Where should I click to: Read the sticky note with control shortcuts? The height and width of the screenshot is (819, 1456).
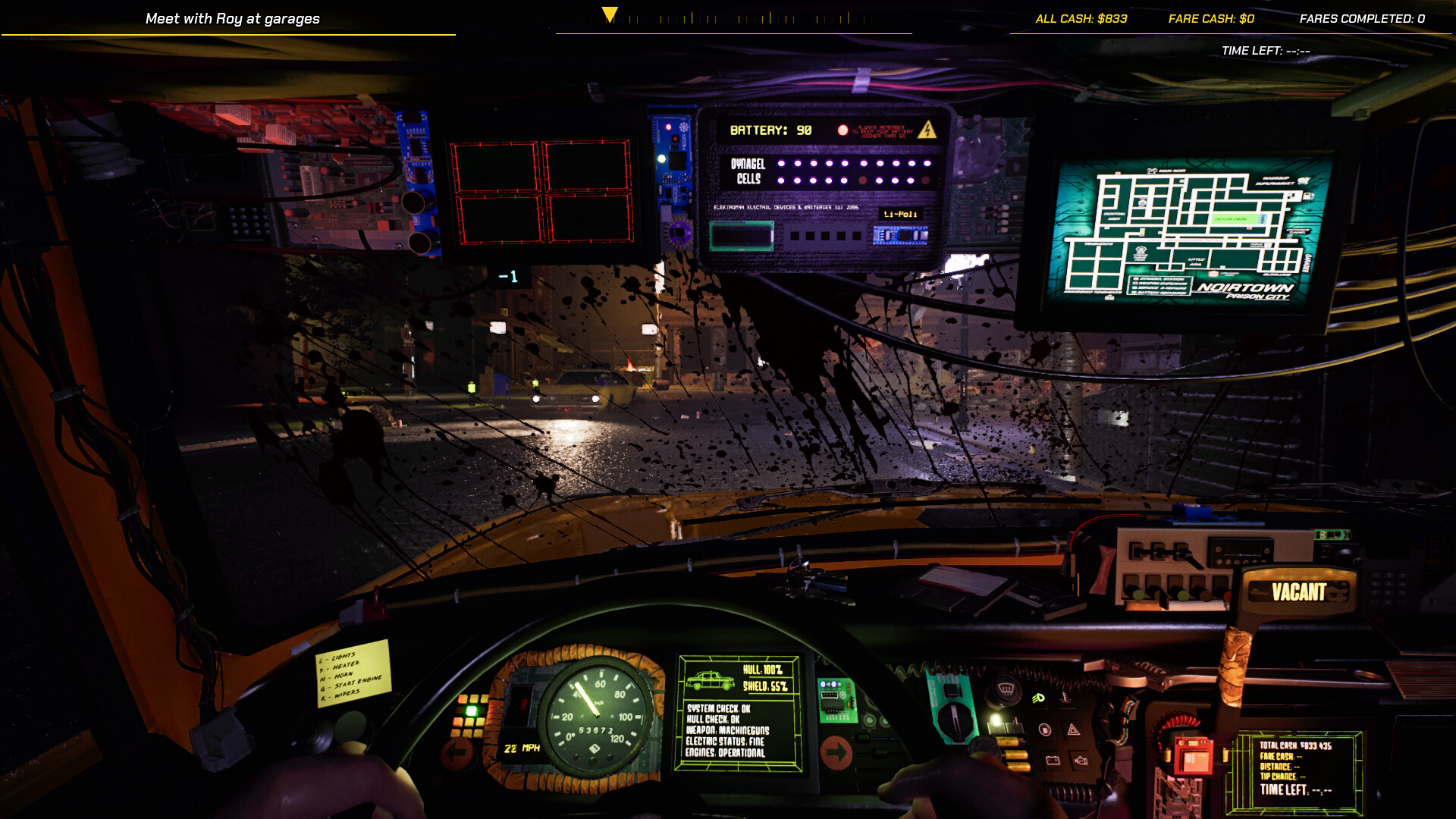[x=353, y=682]
